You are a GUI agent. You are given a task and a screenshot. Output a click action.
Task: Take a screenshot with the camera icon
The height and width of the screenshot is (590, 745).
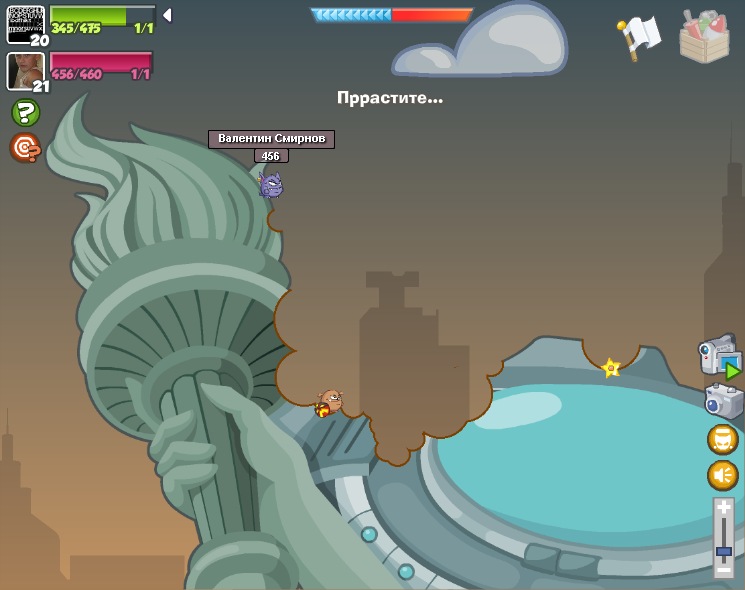click(x=722, y=401)
